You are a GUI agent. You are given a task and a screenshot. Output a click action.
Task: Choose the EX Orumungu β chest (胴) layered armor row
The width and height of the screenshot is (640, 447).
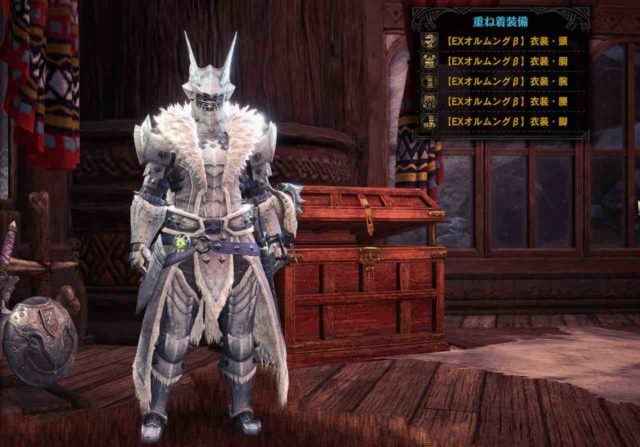(x=500, y=62)
